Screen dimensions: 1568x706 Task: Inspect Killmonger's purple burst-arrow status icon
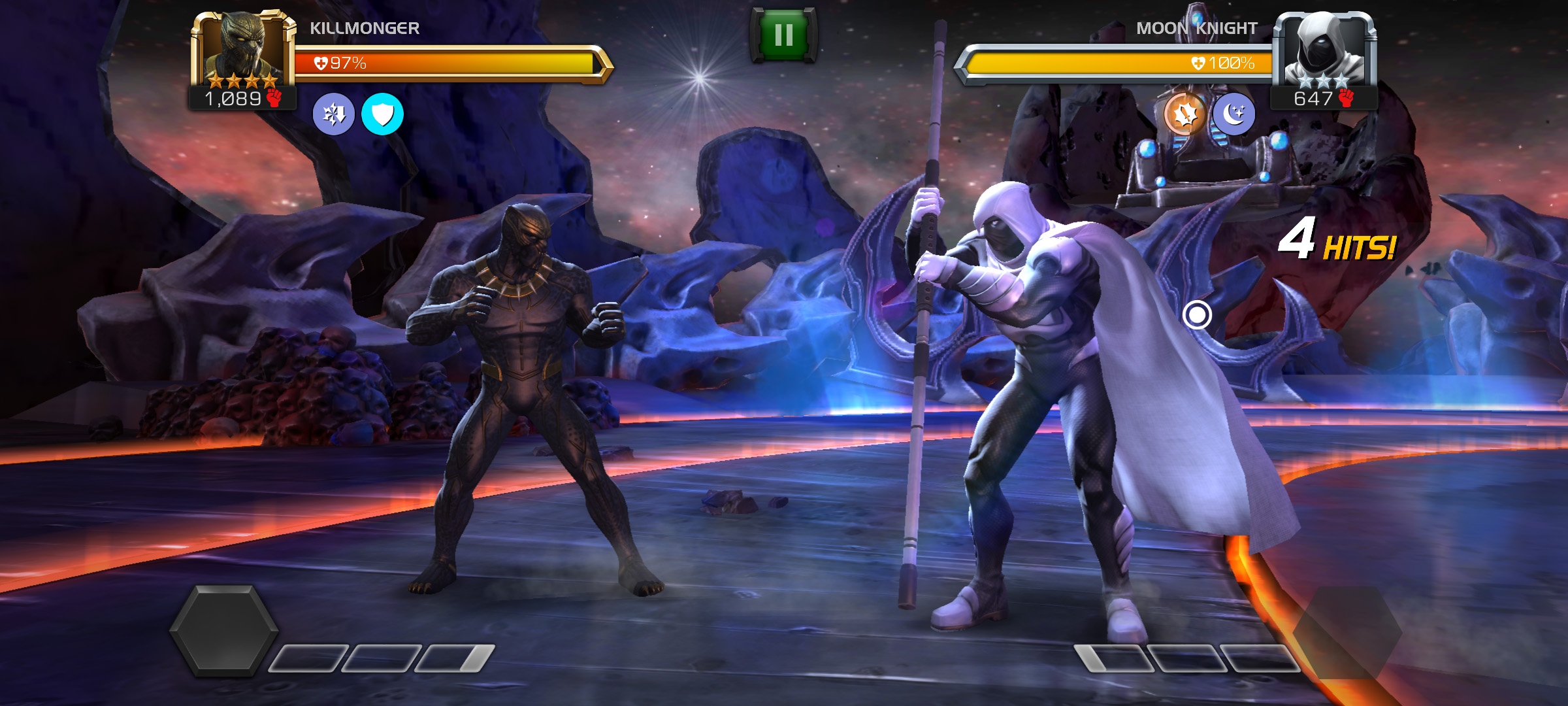point(334,114)
